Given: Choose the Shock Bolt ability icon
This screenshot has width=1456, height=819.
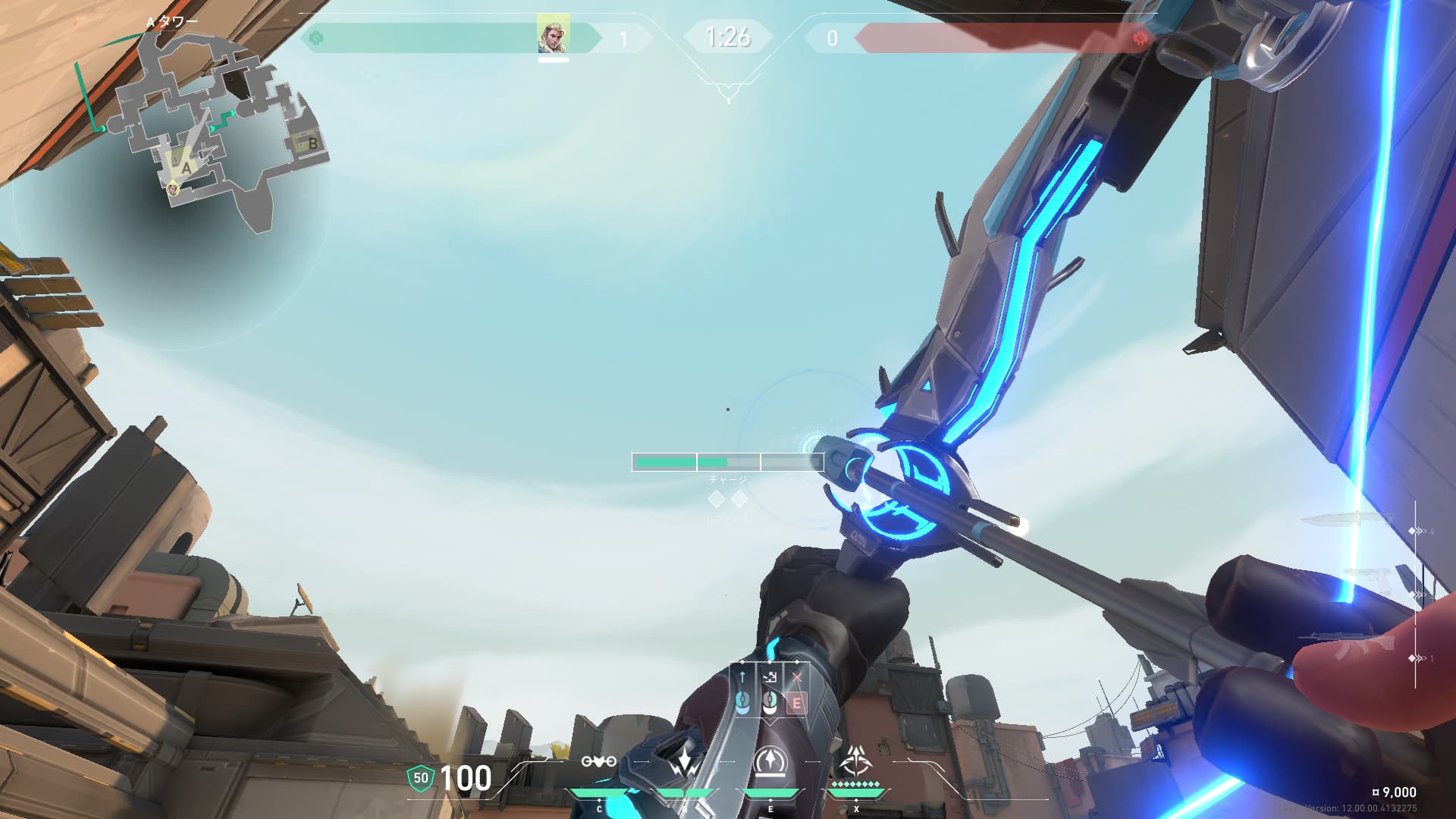Looking at the screenshot, I should [684, 761].
